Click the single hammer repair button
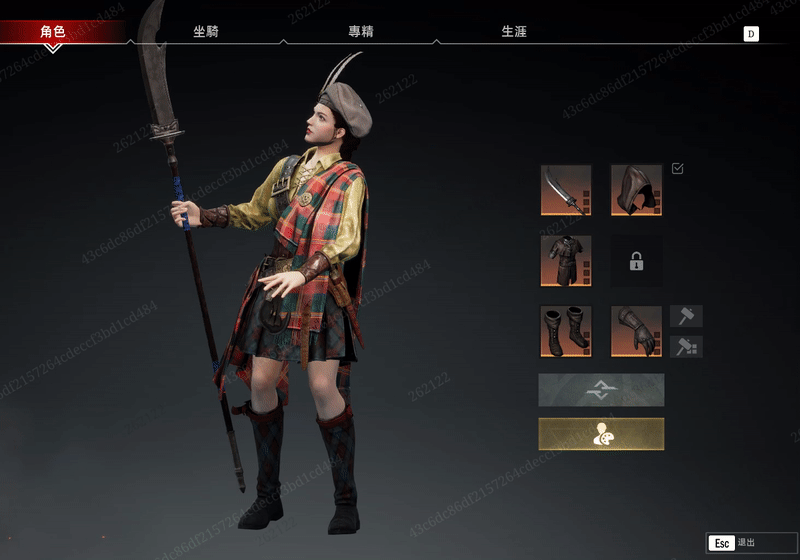Image resolution: width=800 pixels, height=560 pixels. tap(686, 317)
